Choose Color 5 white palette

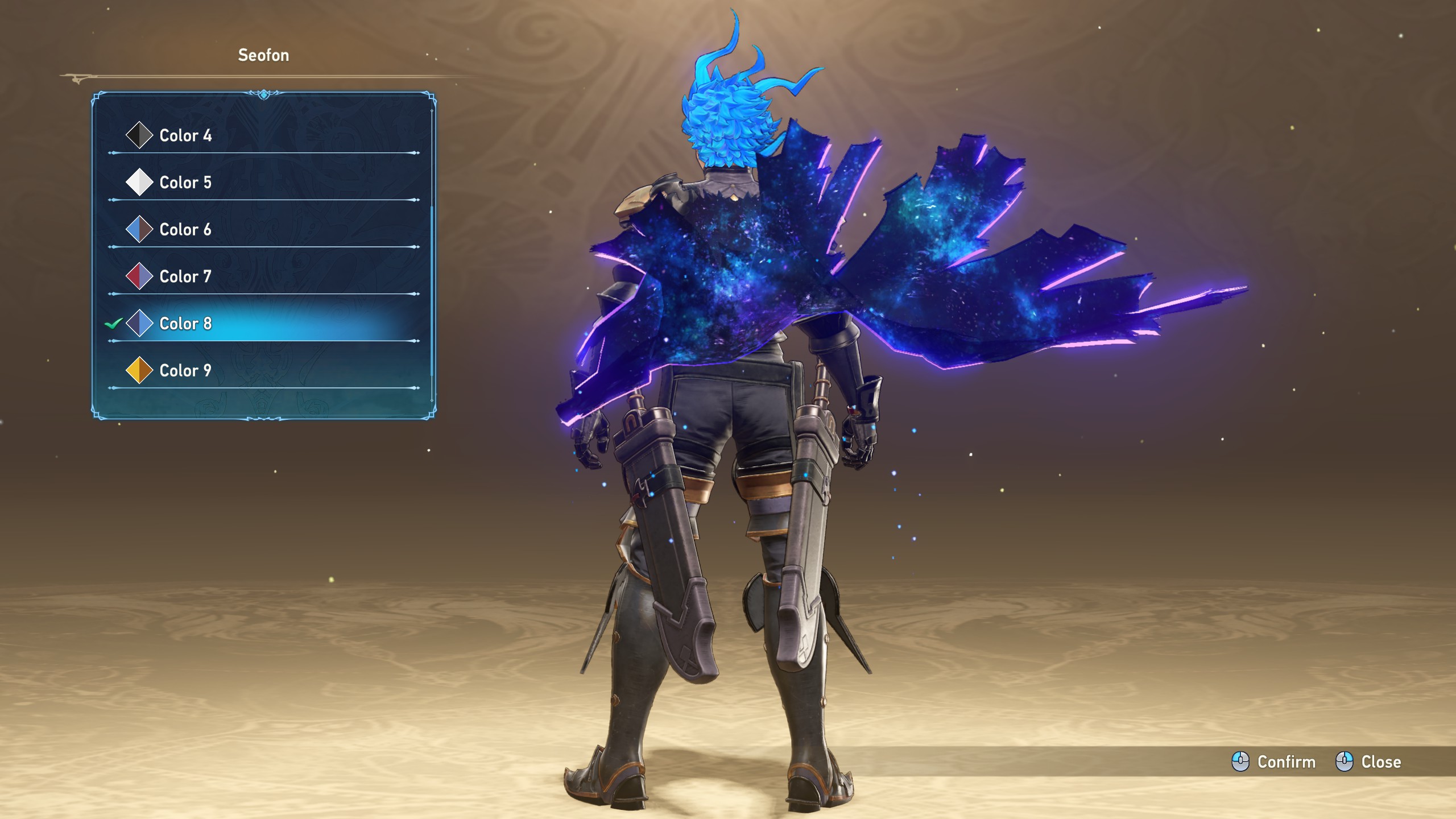coord(185,183)
